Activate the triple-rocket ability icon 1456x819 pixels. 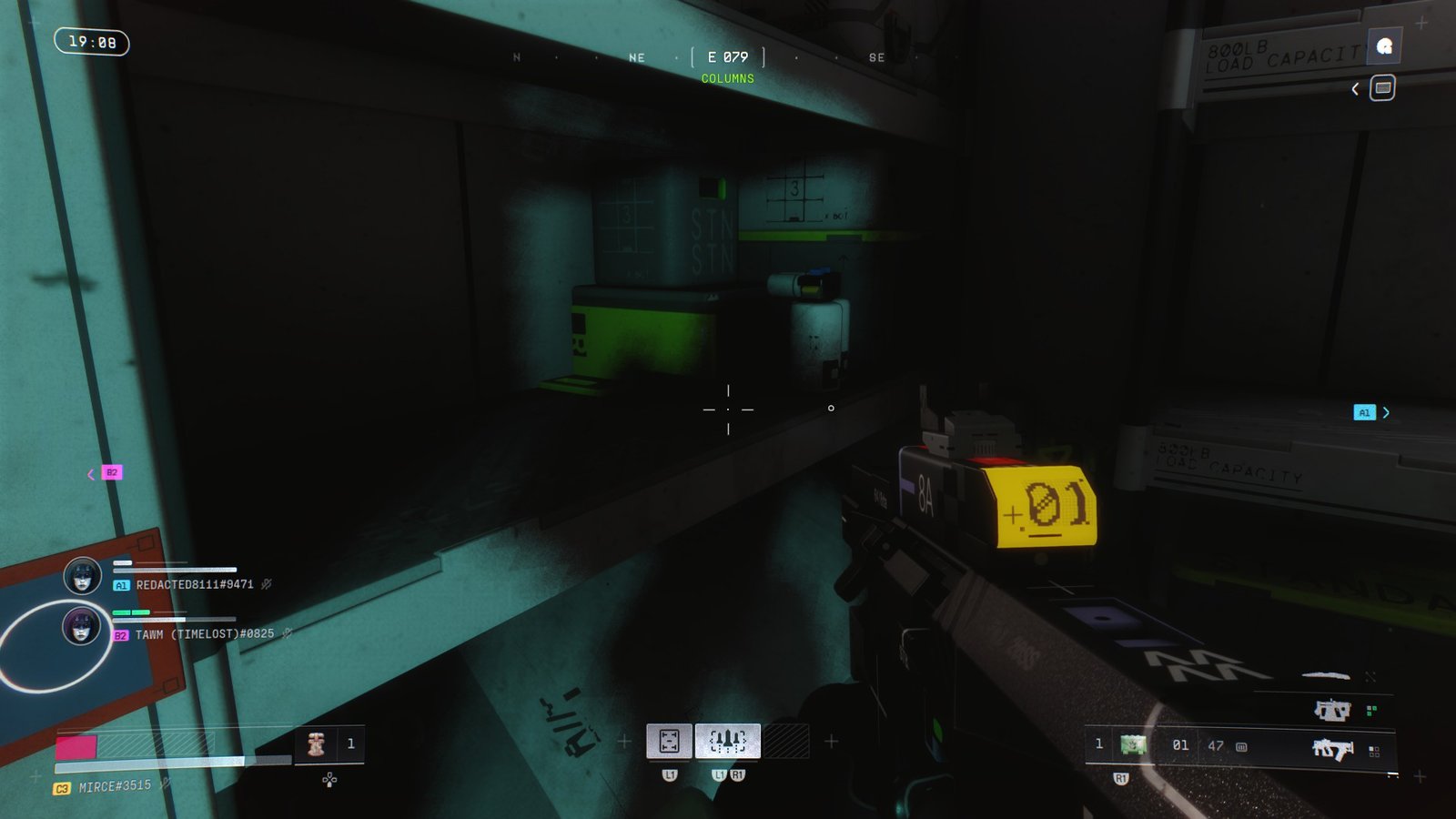727,741
